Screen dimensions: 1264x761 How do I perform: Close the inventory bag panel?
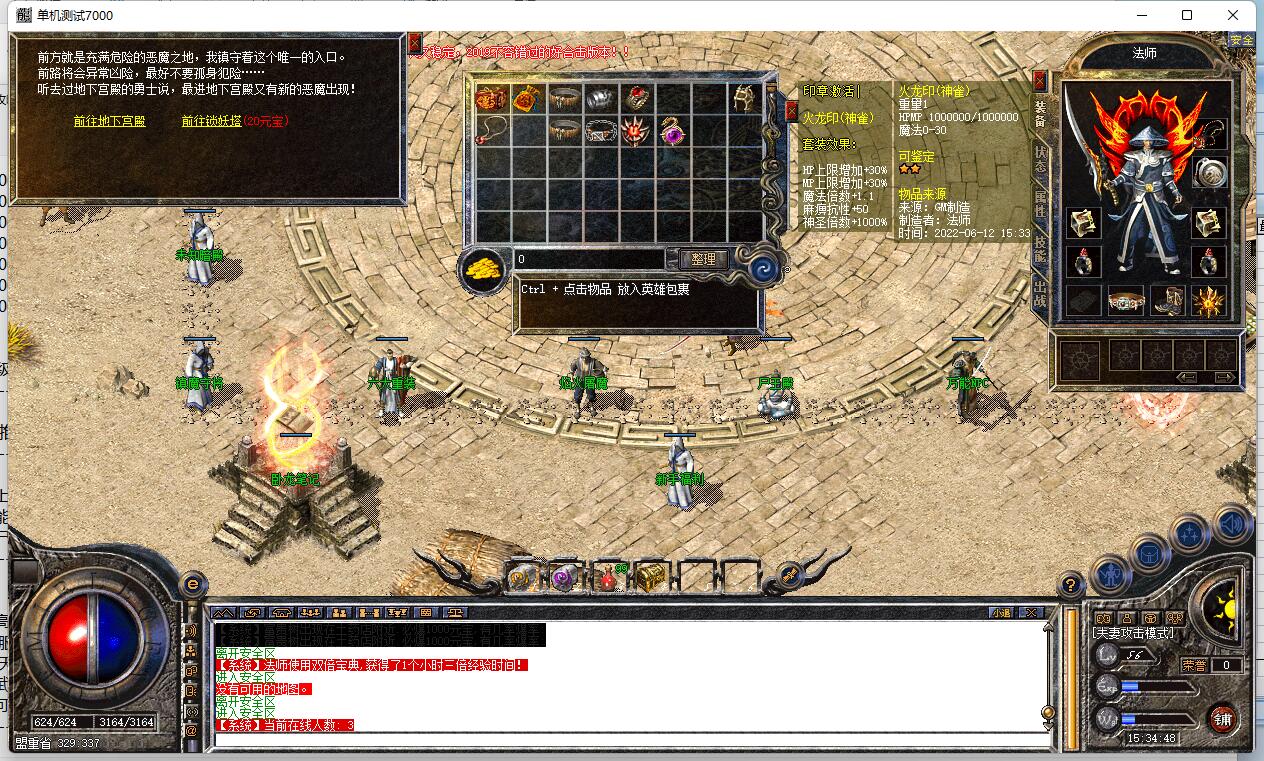pos(791,110)
